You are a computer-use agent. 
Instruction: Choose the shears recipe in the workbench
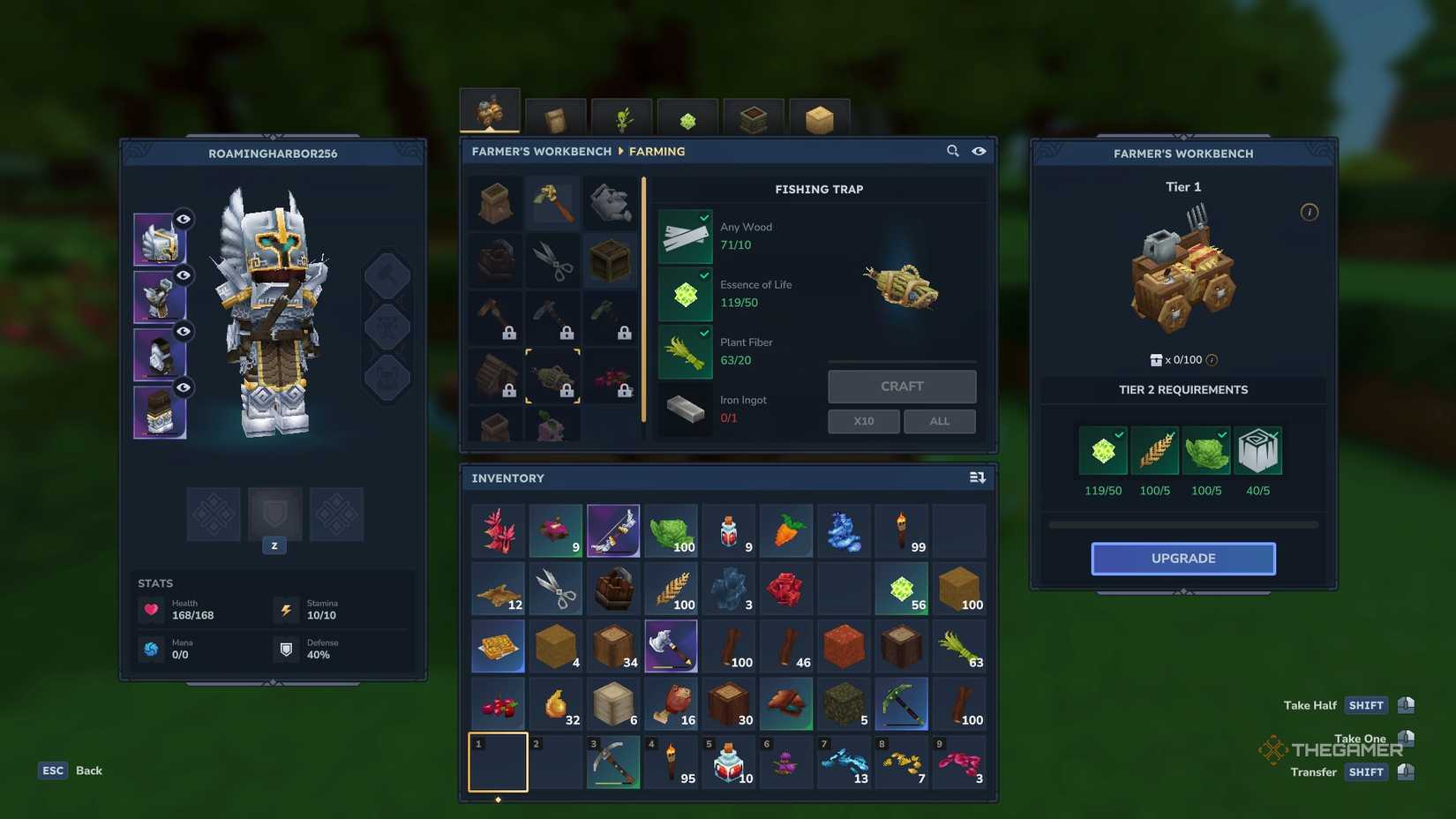coord(553,260)
